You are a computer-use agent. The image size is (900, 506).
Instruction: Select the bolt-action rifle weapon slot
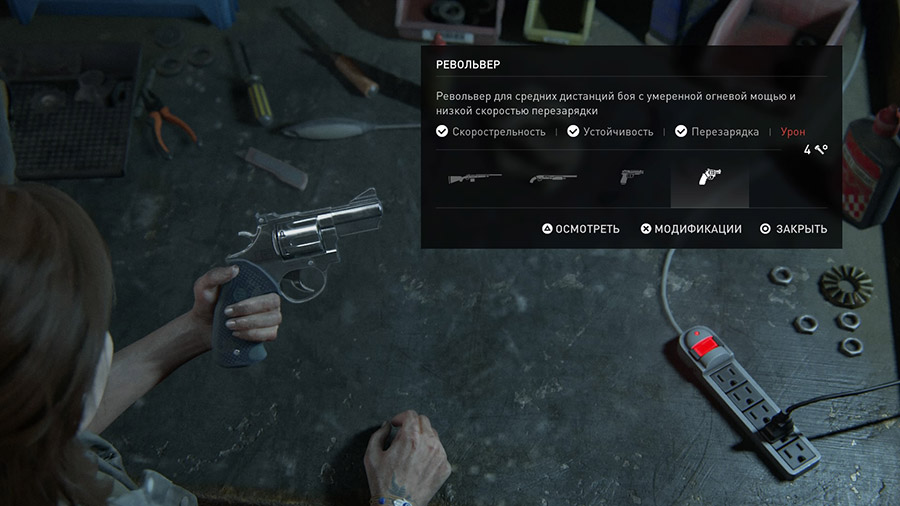pyautogui.click(x=473, y=178)
